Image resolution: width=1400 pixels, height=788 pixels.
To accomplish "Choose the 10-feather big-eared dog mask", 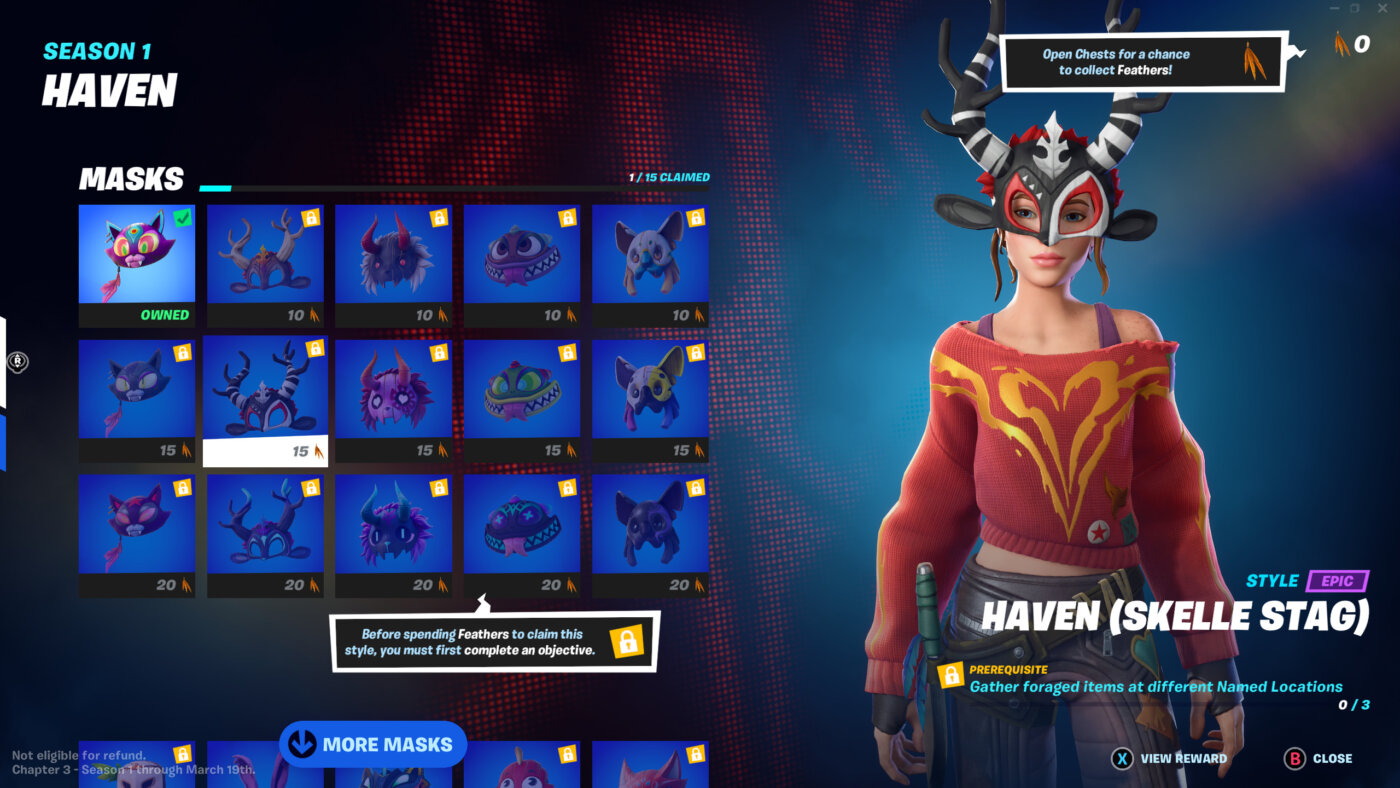I will (650, 255).
